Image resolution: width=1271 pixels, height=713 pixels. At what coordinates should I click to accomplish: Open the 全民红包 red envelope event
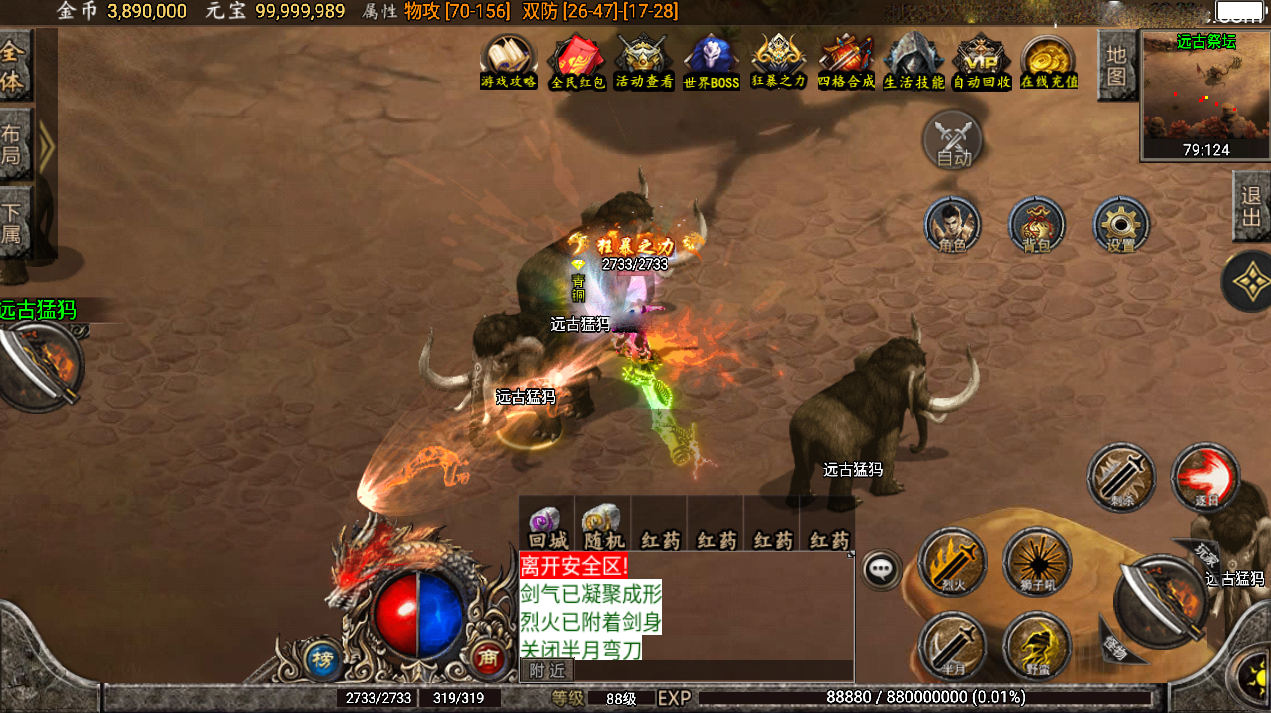pos(577,62)
